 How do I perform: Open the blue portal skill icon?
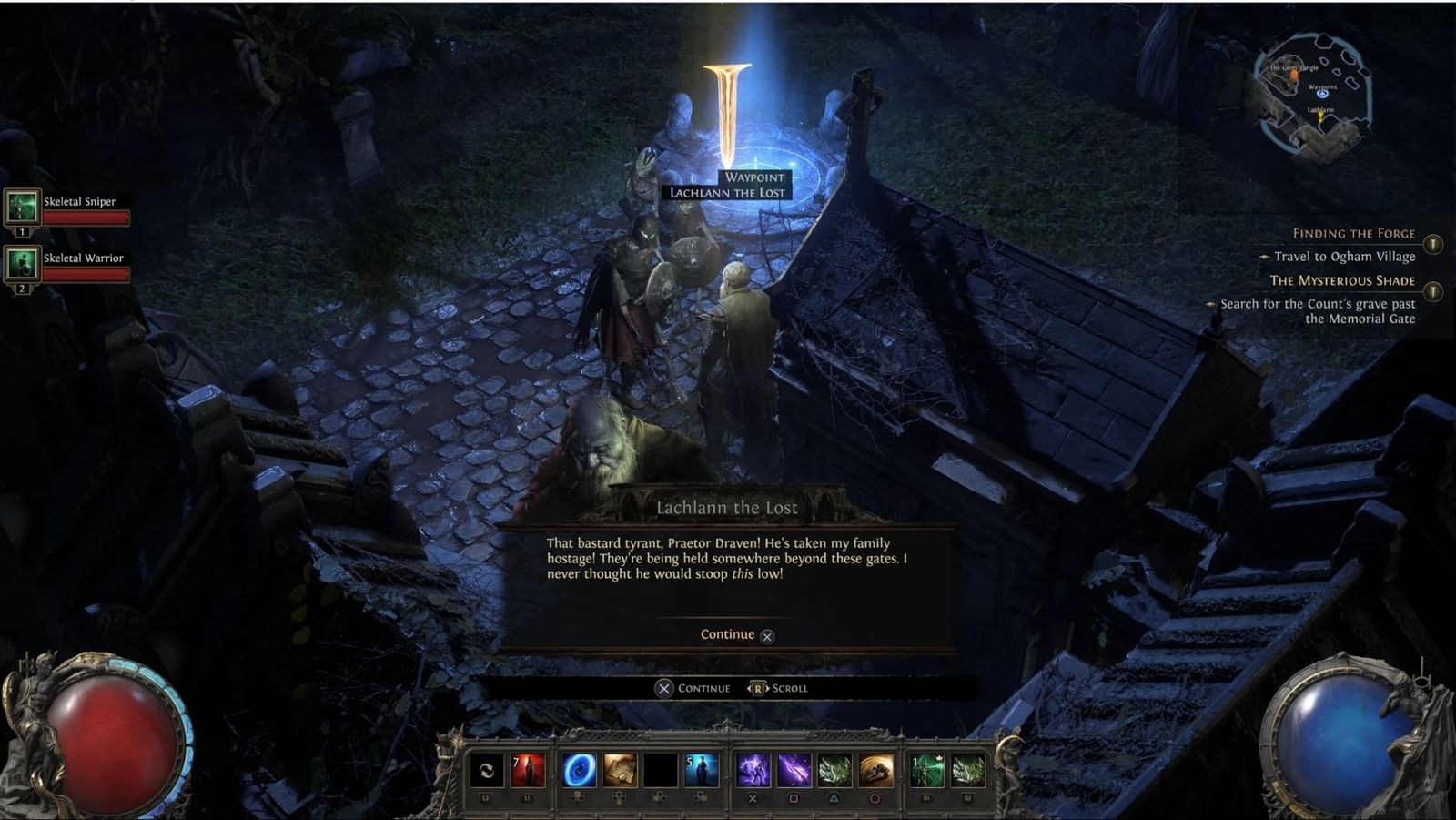click(x=579, y=772)
